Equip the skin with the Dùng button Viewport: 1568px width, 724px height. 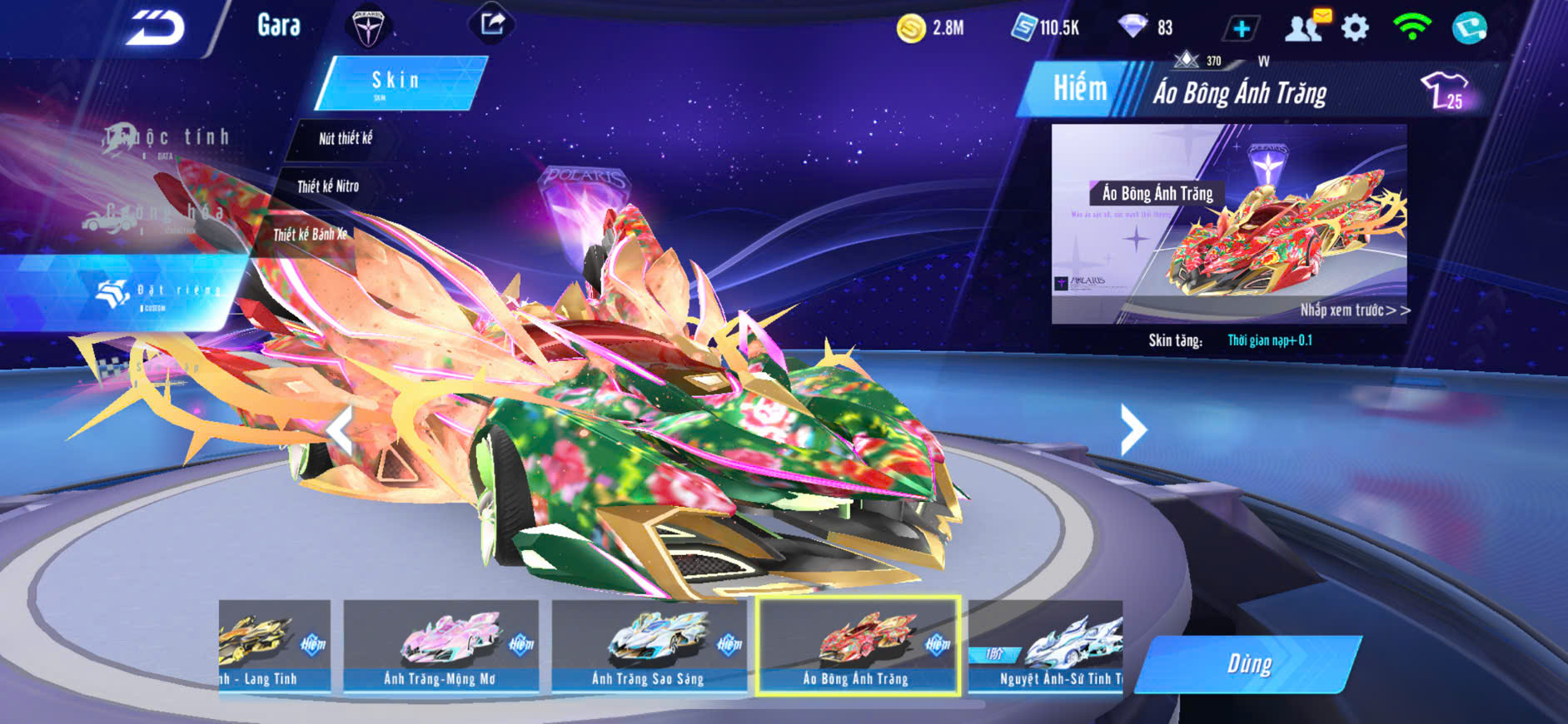click(x=1248, y=664)
